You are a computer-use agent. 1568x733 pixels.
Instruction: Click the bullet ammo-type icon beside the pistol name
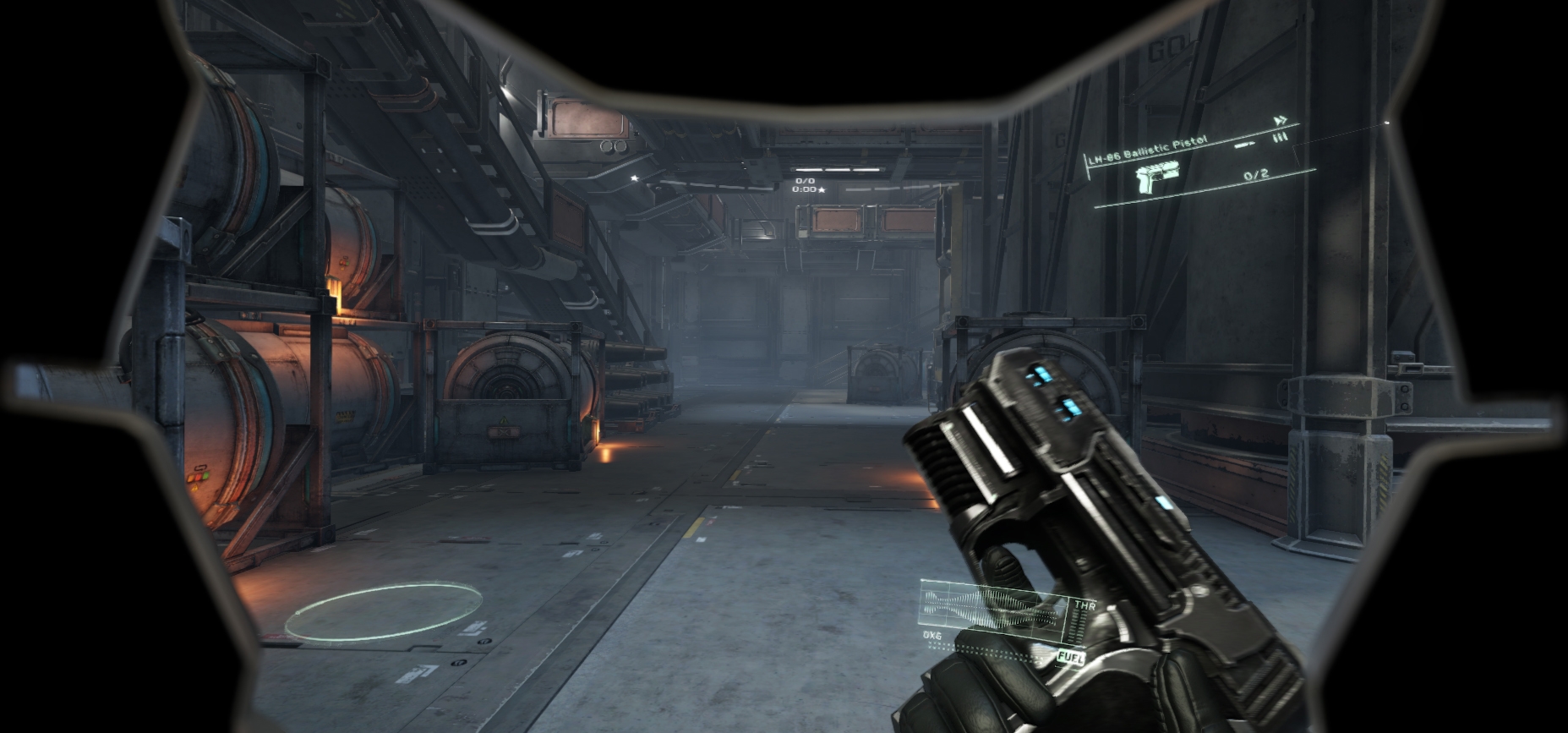1244,145
